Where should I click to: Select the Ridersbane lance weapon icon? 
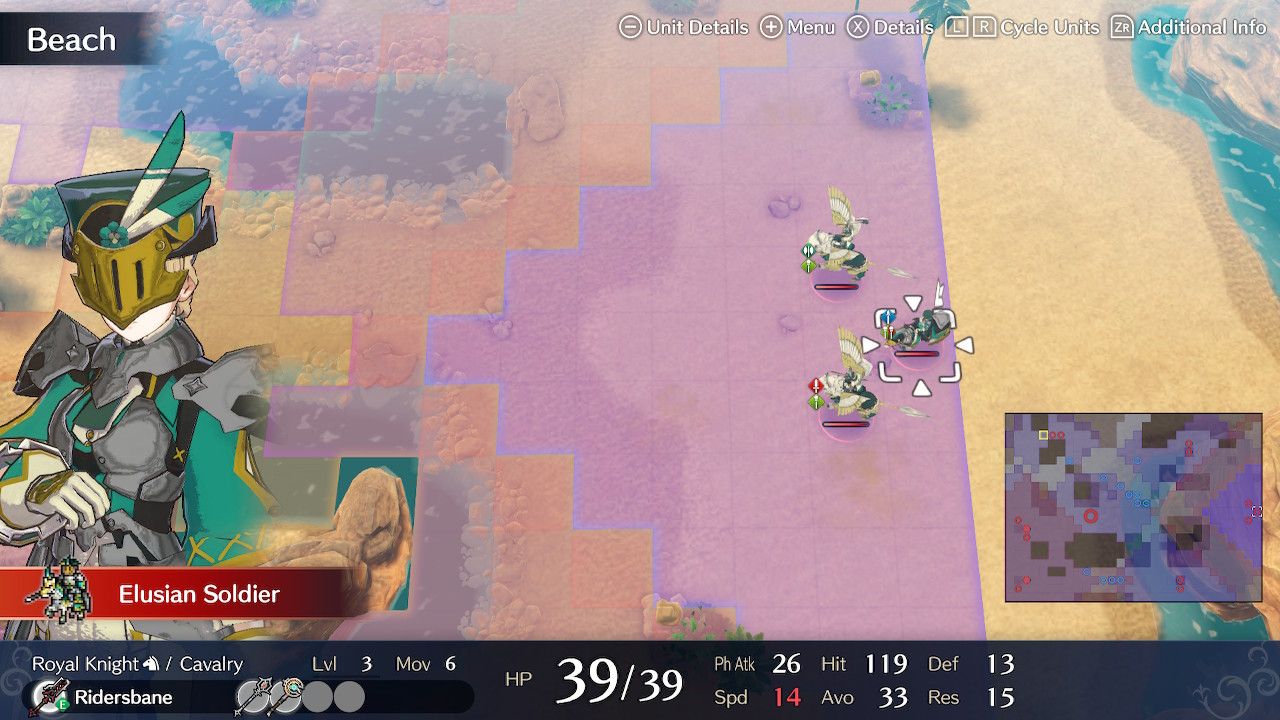click(x=51, y=695)
